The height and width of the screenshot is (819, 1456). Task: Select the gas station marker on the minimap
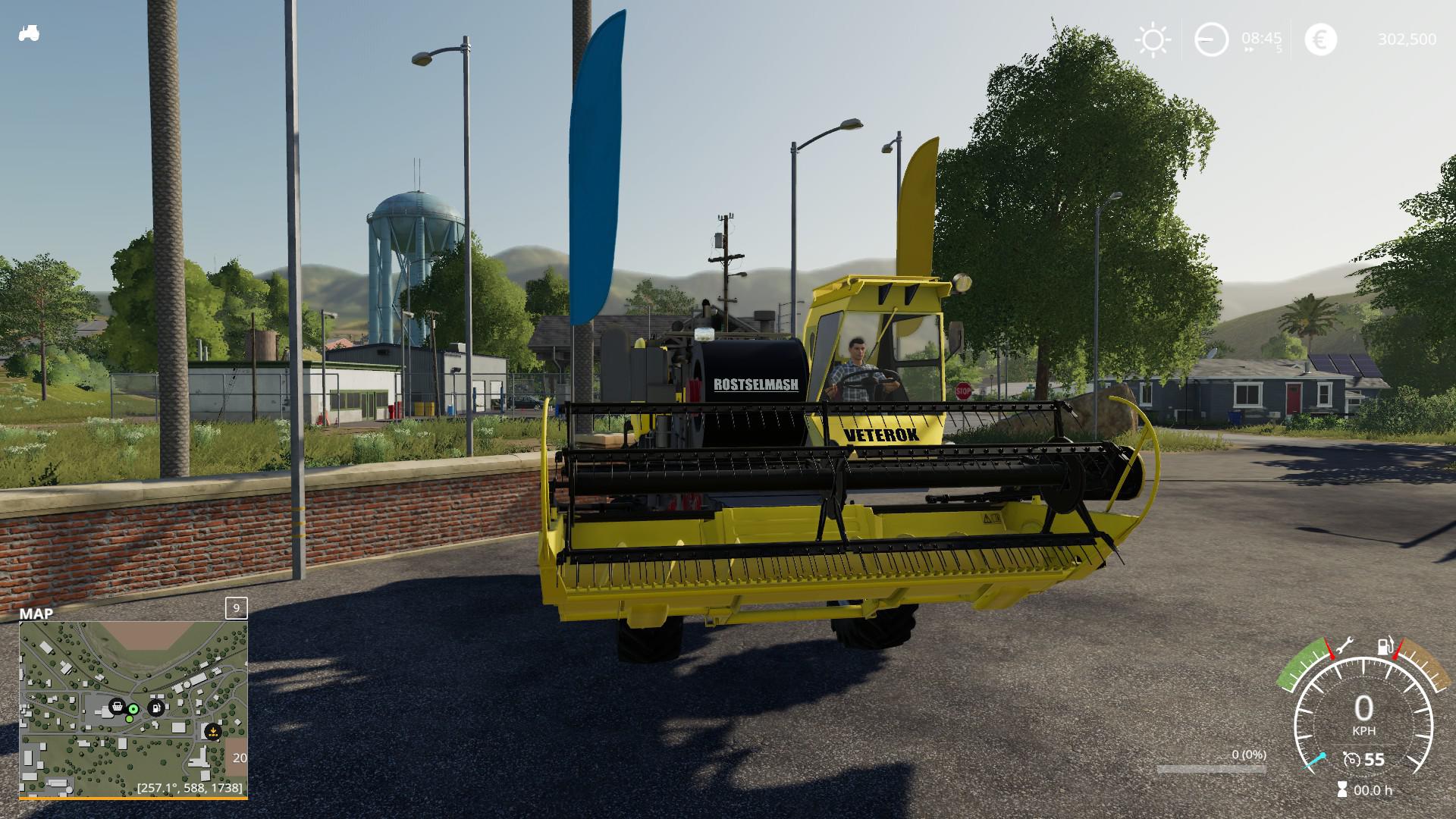(x=156, y=707)
